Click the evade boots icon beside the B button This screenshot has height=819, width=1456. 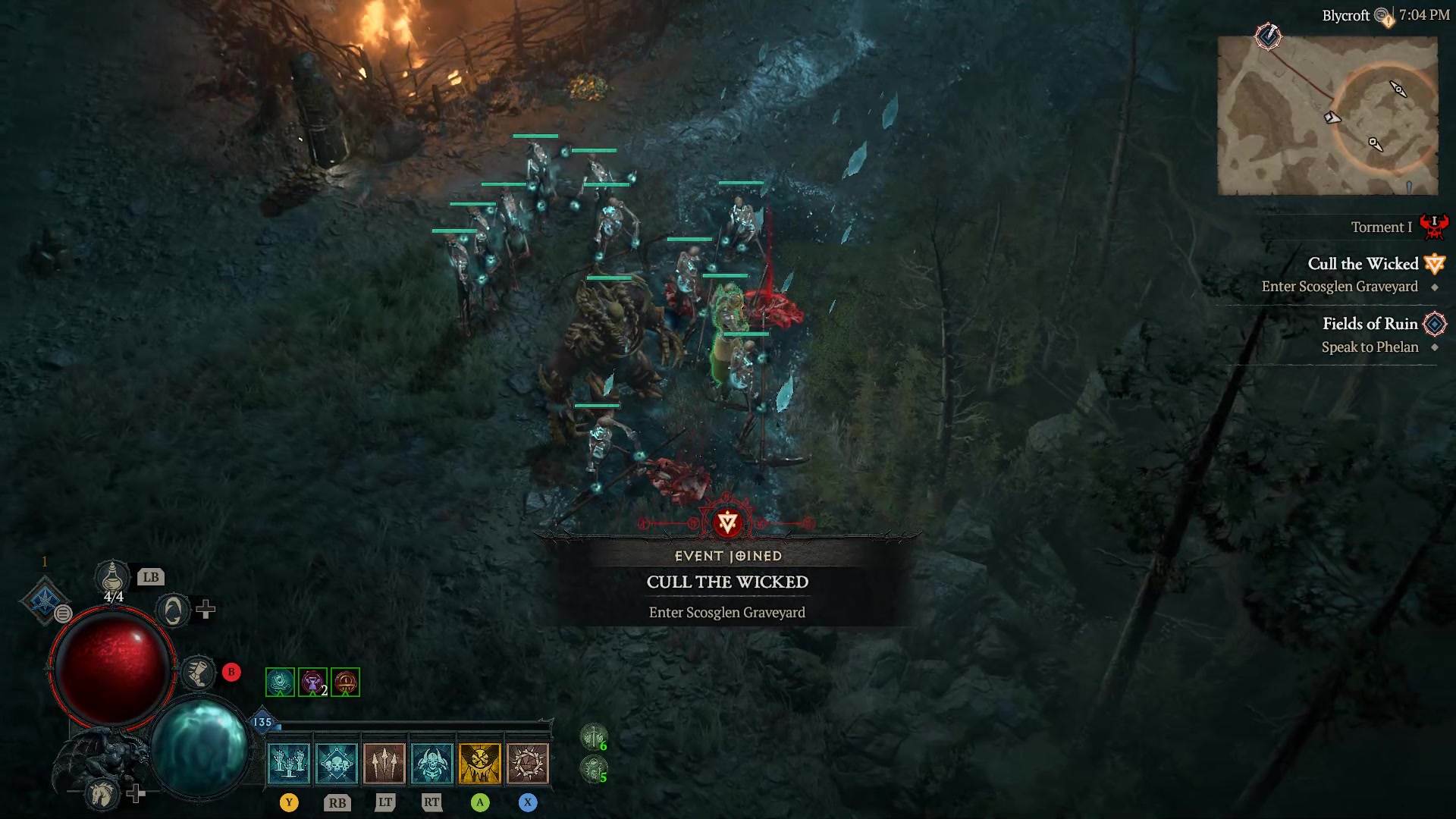click(197, 671)
